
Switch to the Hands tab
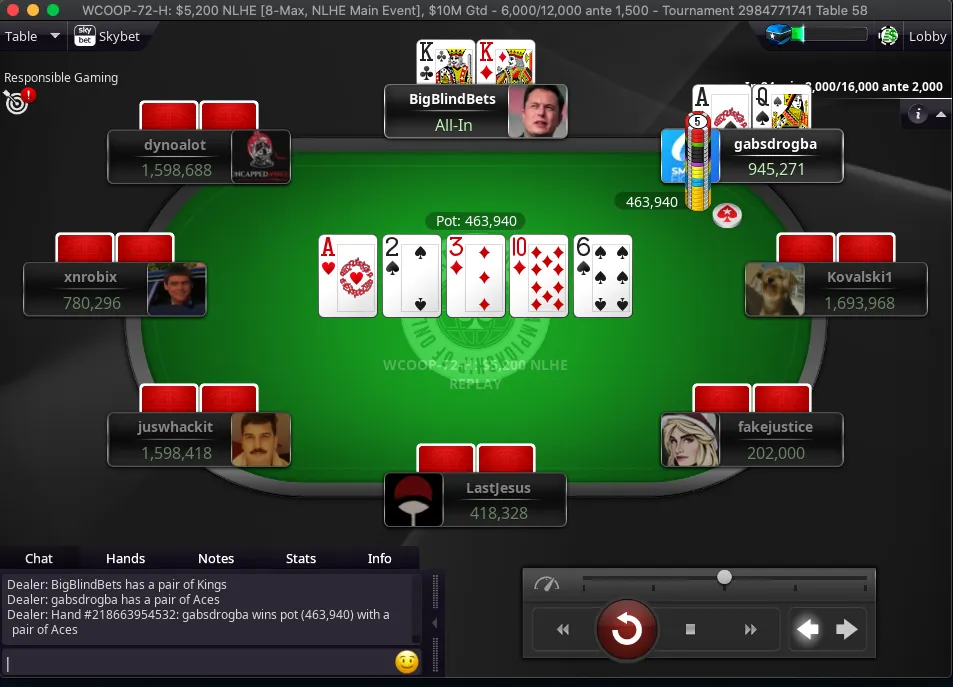click(x=125, y=558)
